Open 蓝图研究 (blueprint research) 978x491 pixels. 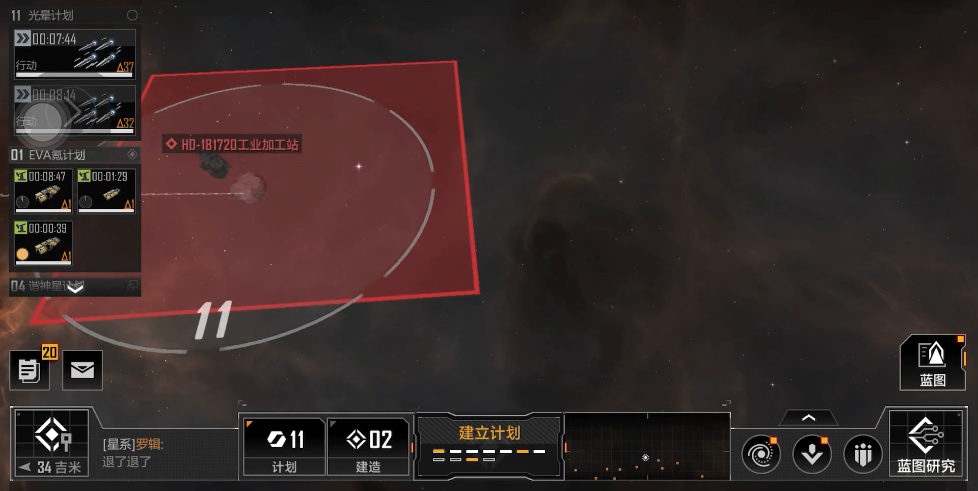coord(925,444)
